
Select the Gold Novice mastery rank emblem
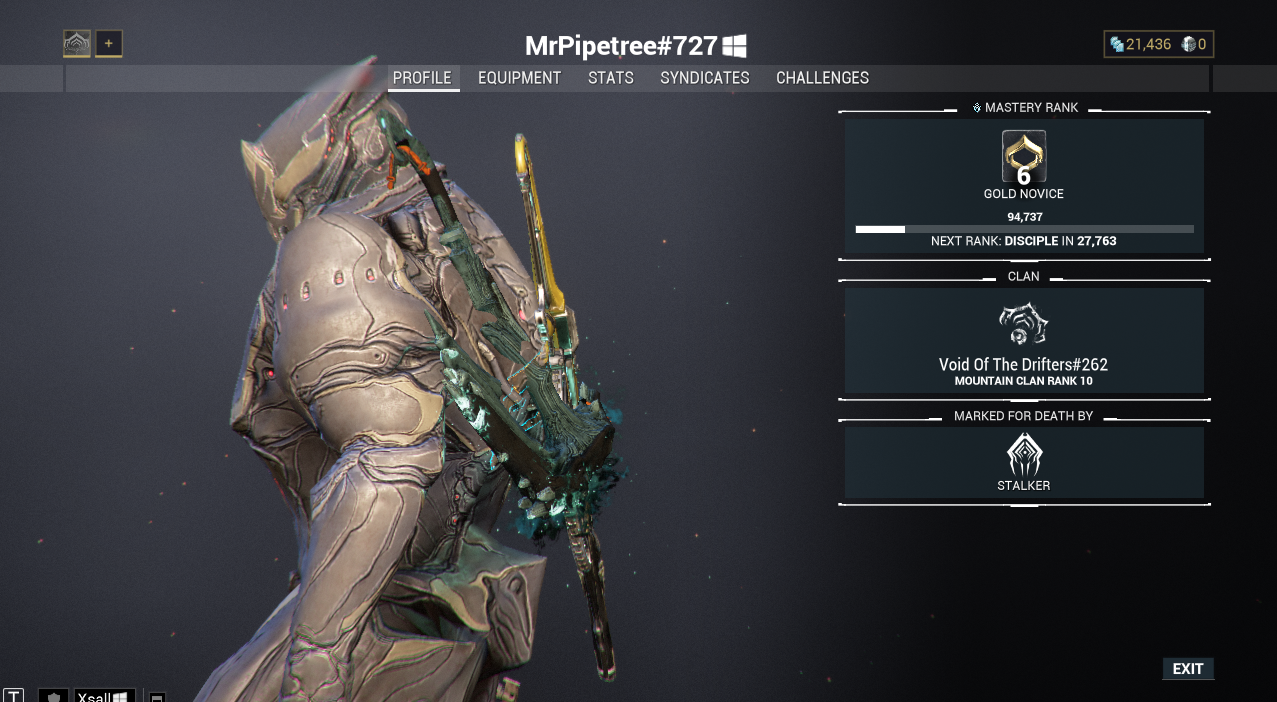(x=1023, y=157)
